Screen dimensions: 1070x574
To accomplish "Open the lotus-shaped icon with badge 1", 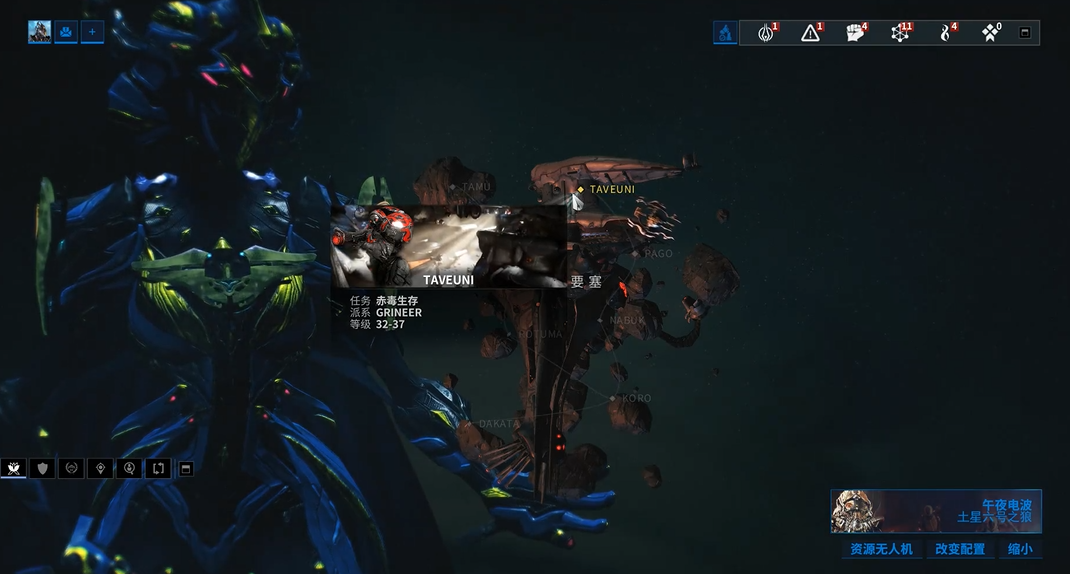I will (x=766, y=33).
